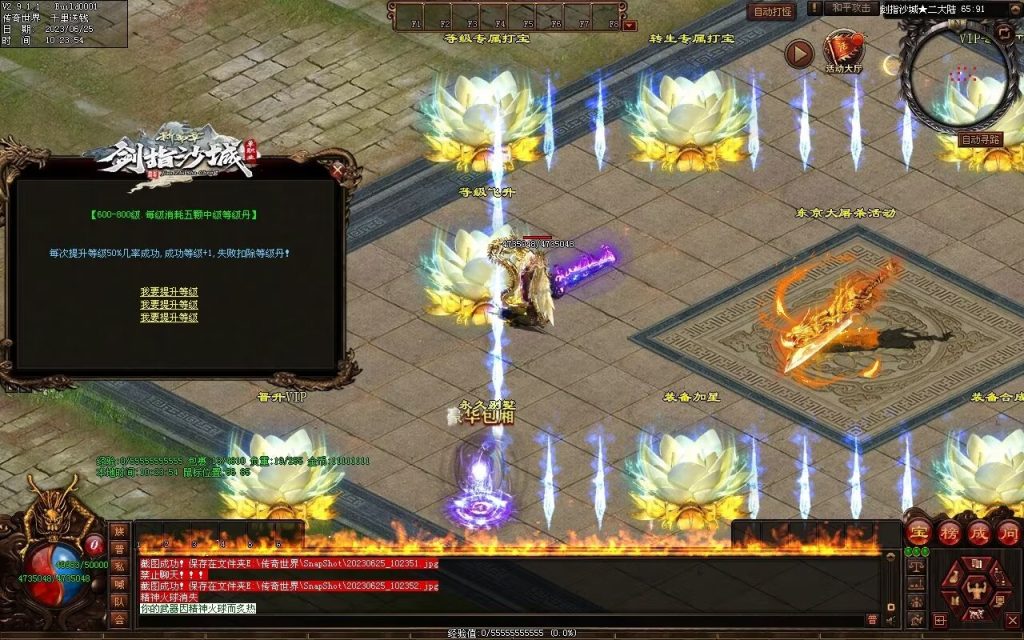Choose the first 我要提升等级 dialogue option
This screenshot has height=640, width=1024.
(169, 292)
